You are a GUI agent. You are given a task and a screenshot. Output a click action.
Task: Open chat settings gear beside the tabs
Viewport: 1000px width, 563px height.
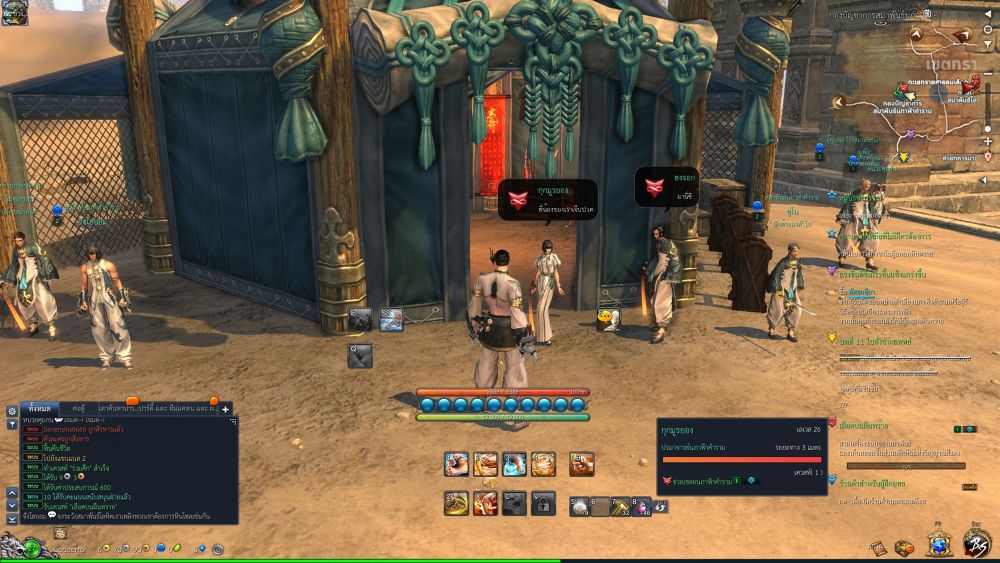tap(12, 410)
